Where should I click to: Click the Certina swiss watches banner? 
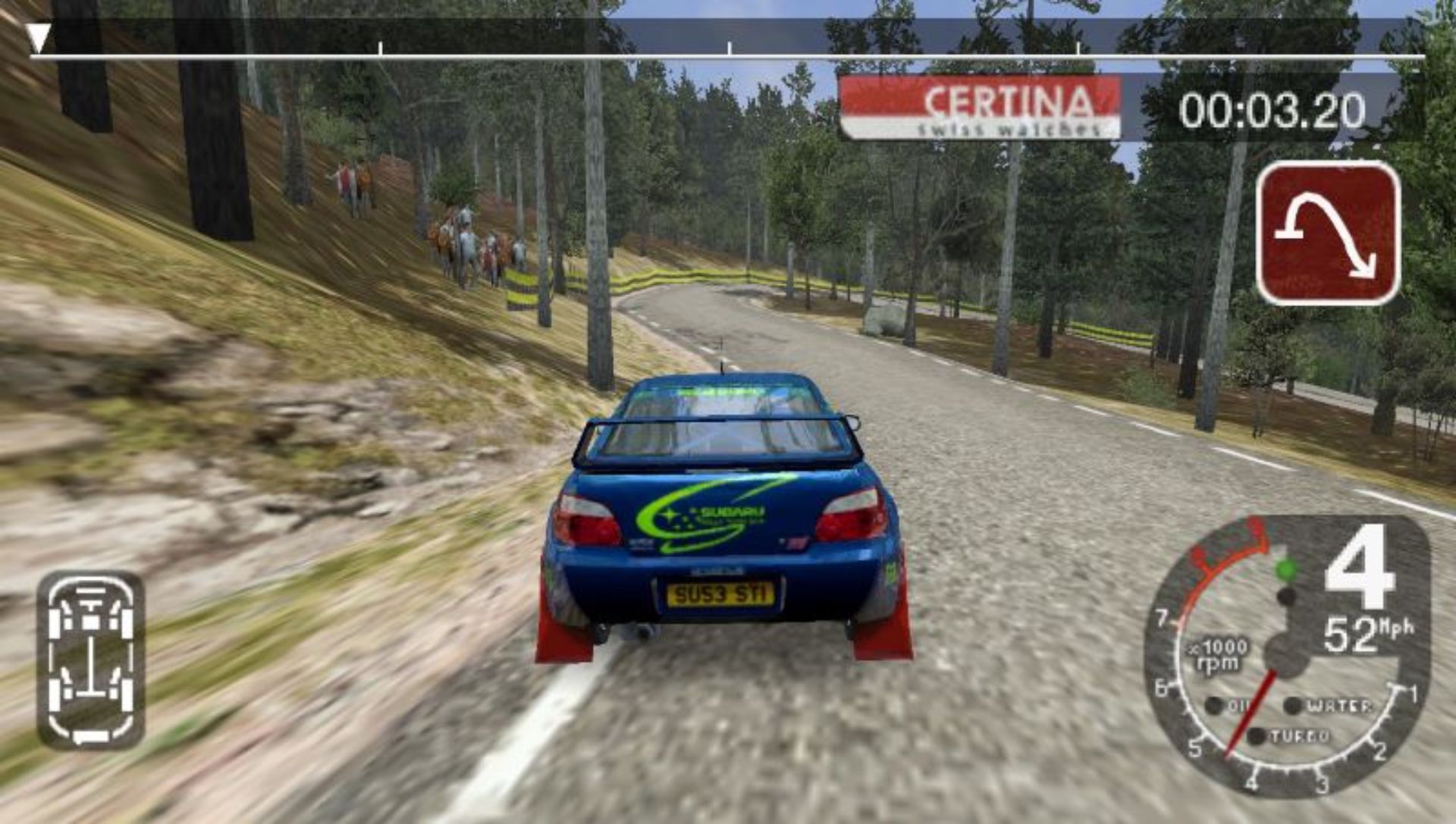pos(980,108)
